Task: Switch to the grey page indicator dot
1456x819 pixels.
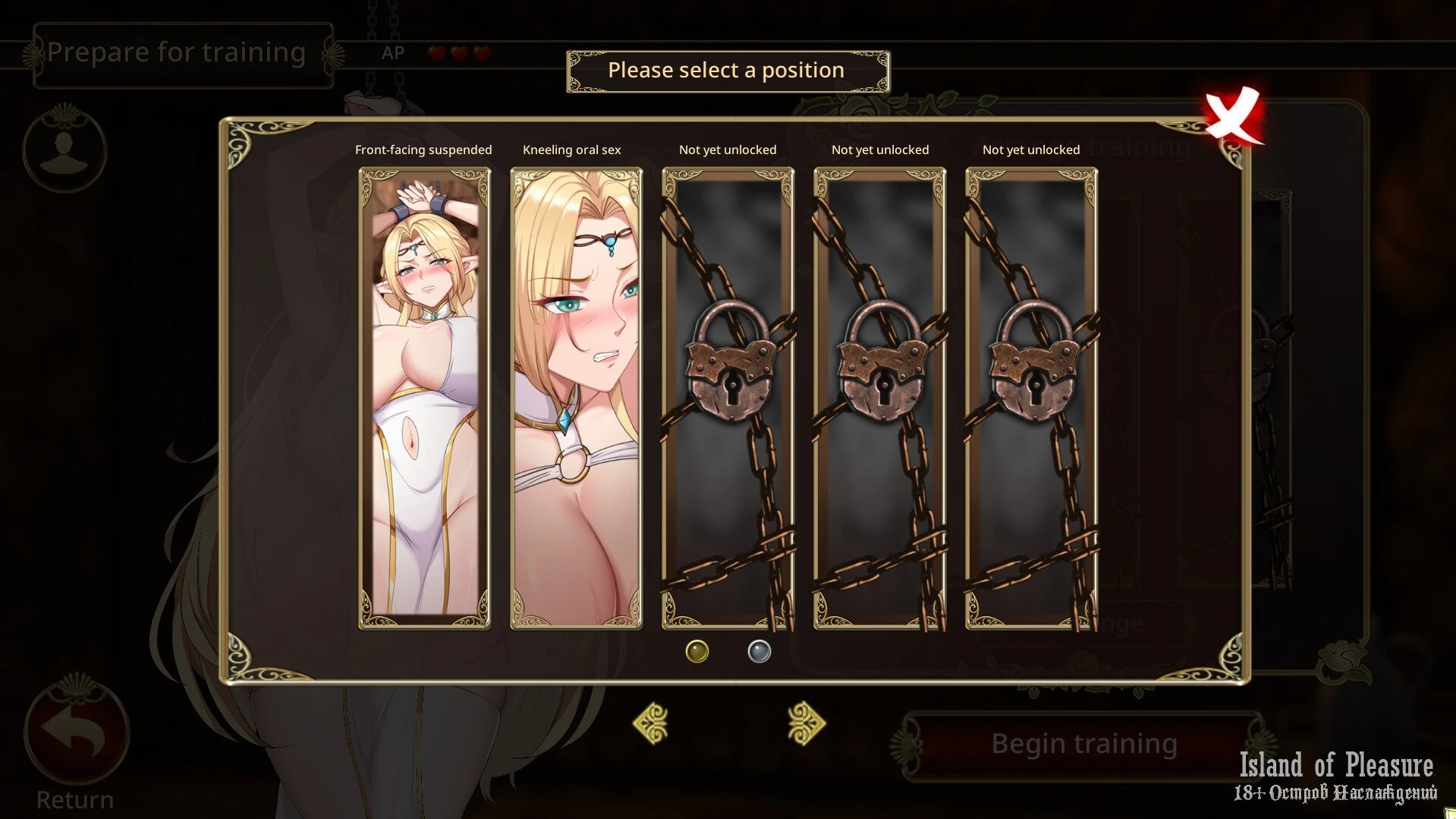Action: [x=759, y=651]
